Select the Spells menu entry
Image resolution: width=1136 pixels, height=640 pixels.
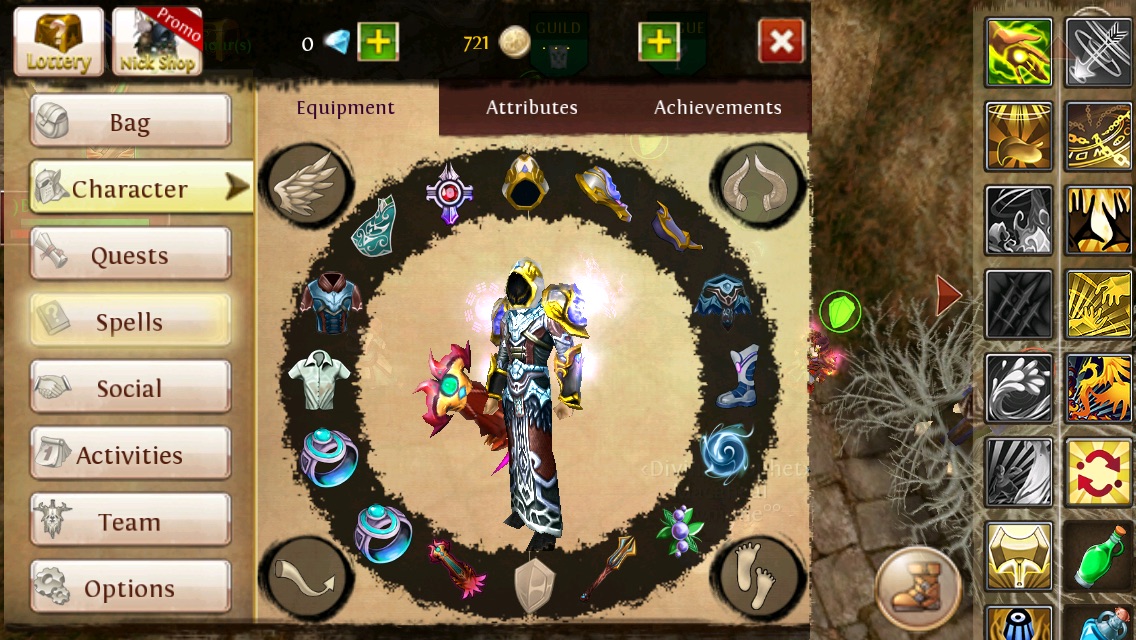tap(130, 321)
